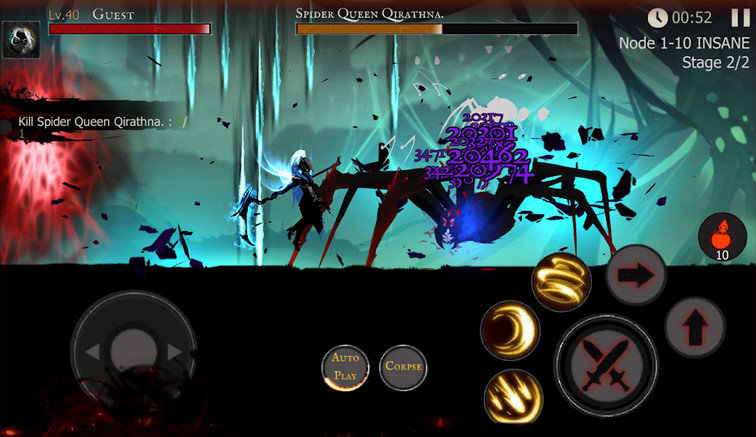The height and width of the screenshot is (437, 756).
Task: Tap the Corpse button
Action: pos(403,367)
